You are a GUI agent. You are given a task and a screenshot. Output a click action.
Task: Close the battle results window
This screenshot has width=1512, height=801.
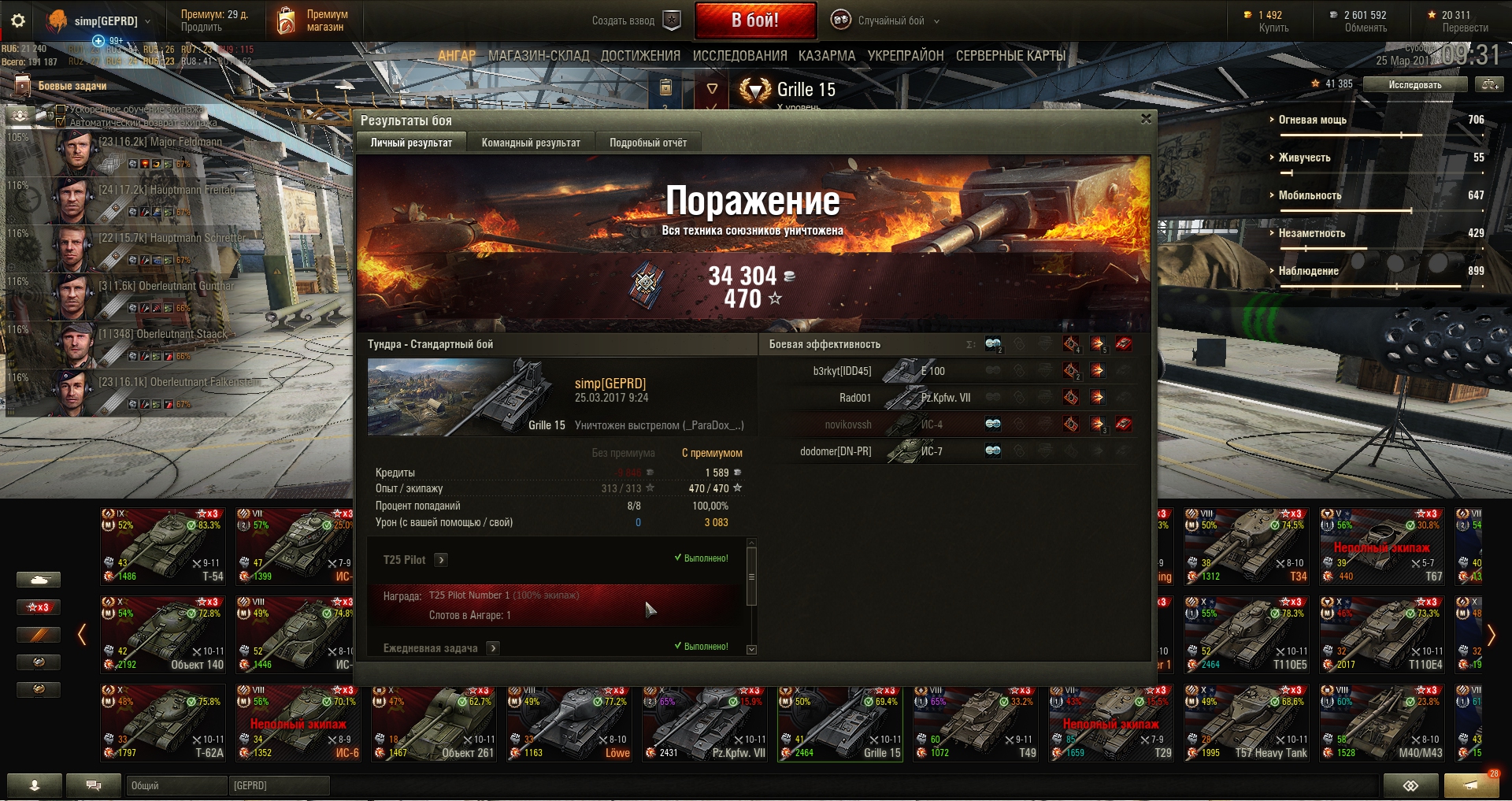1146,119
